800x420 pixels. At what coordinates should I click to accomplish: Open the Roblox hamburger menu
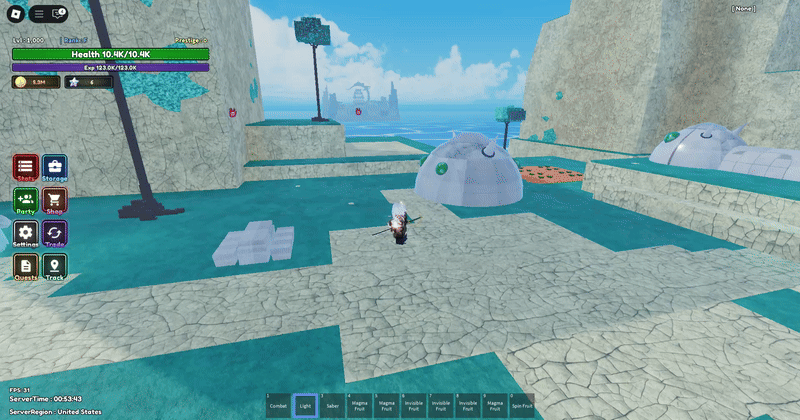[x=38, y=14]
